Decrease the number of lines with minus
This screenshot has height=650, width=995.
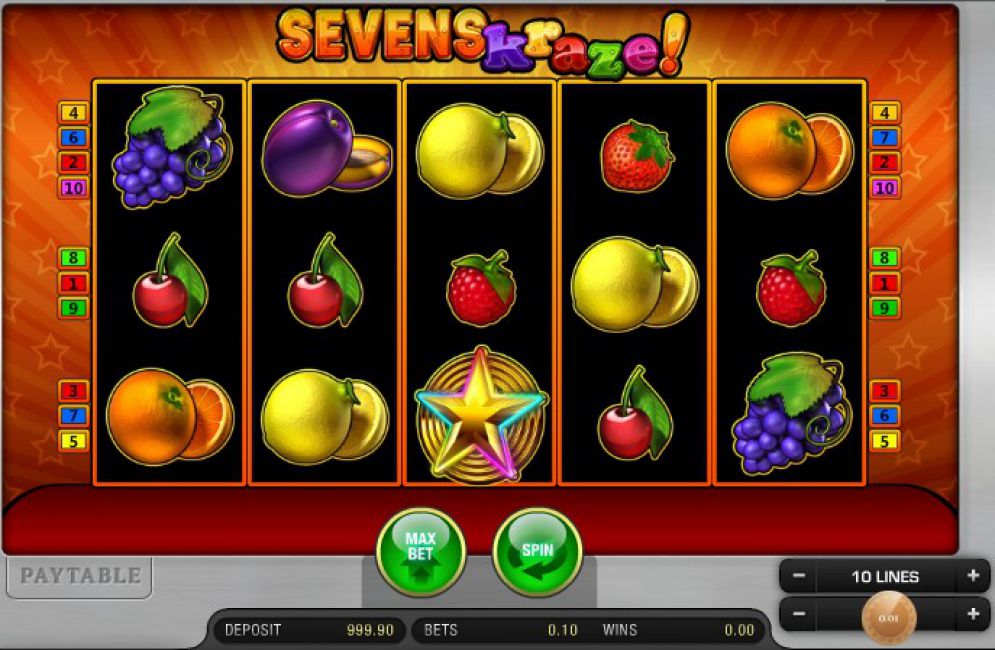pos(798,576)
